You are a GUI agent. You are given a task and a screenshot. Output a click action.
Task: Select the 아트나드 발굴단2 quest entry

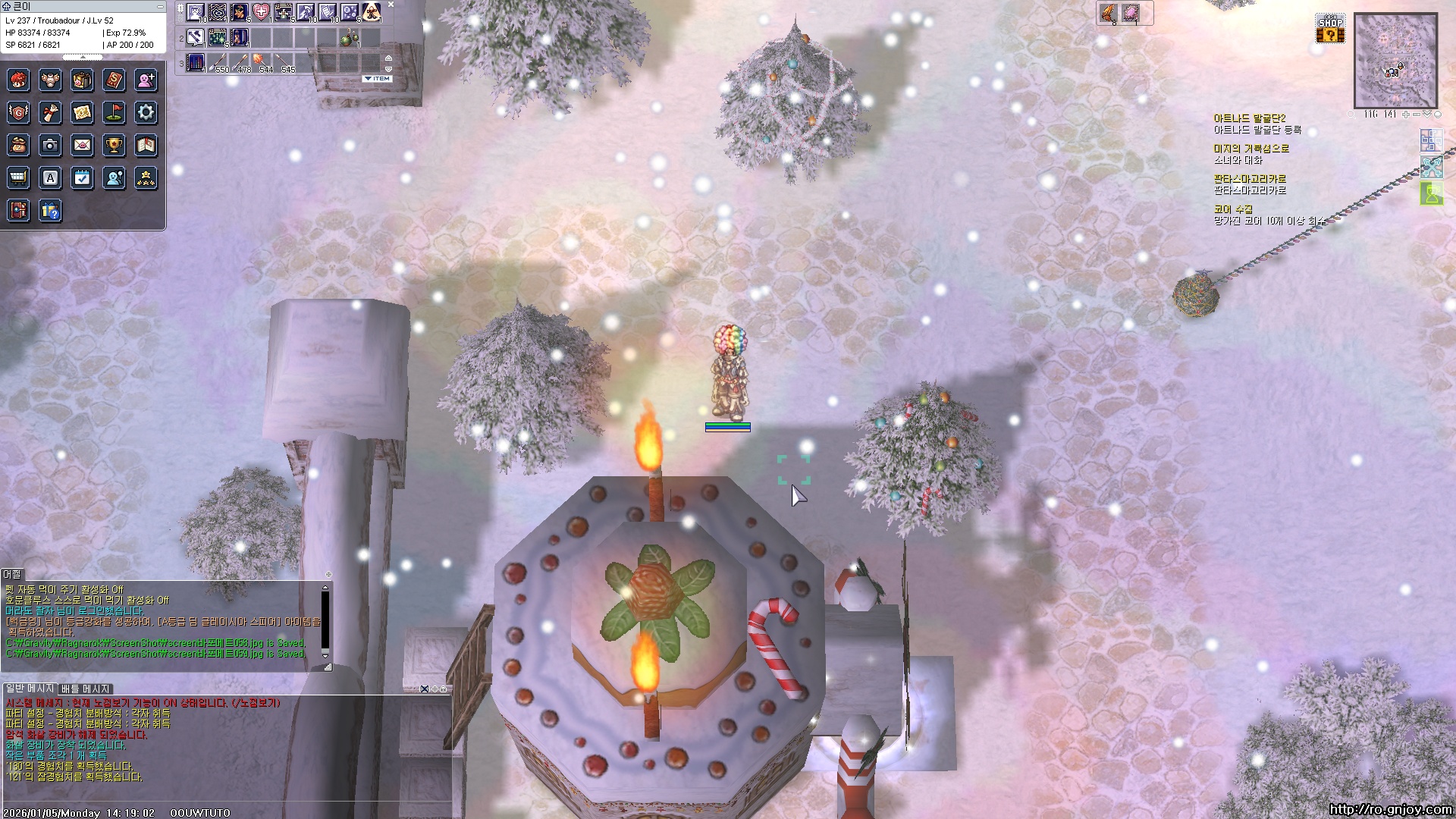coord(1250,118)
